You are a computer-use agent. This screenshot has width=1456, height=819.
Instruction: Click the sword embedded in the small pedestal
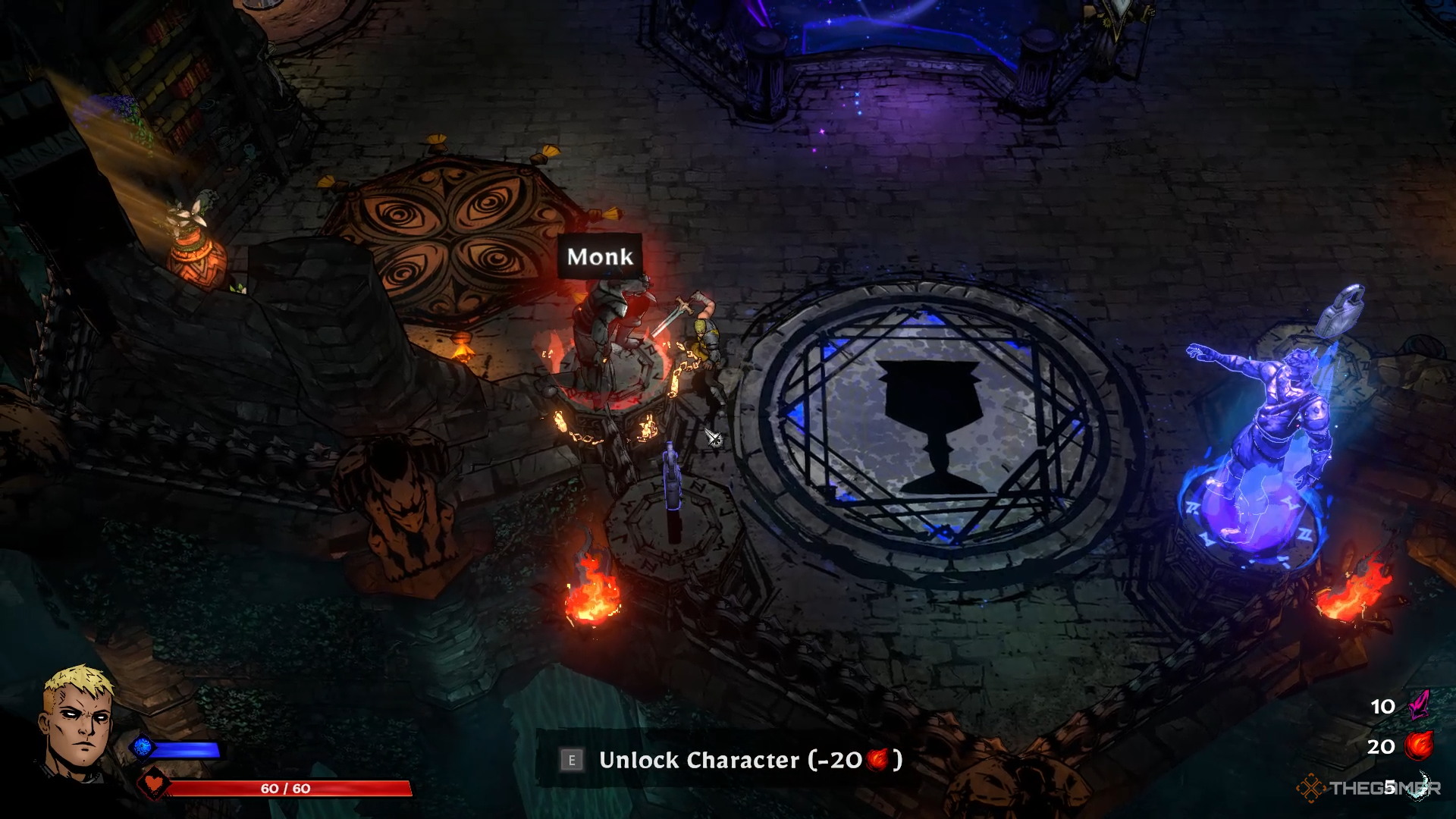pos(670,478)
